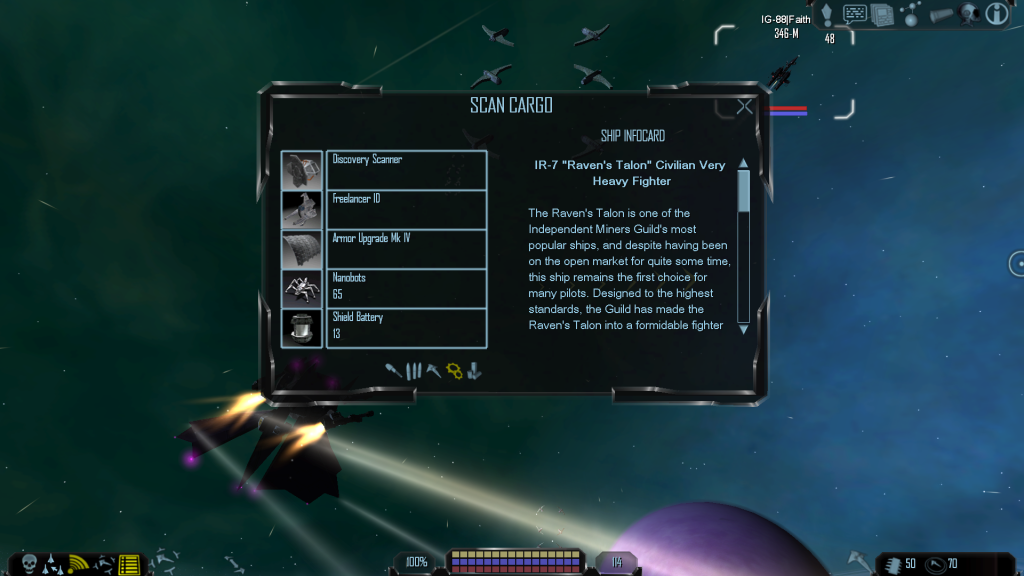Select the Nanobots cargo row
This screenshot has width=1024, height=576.
tap(406, 288)
